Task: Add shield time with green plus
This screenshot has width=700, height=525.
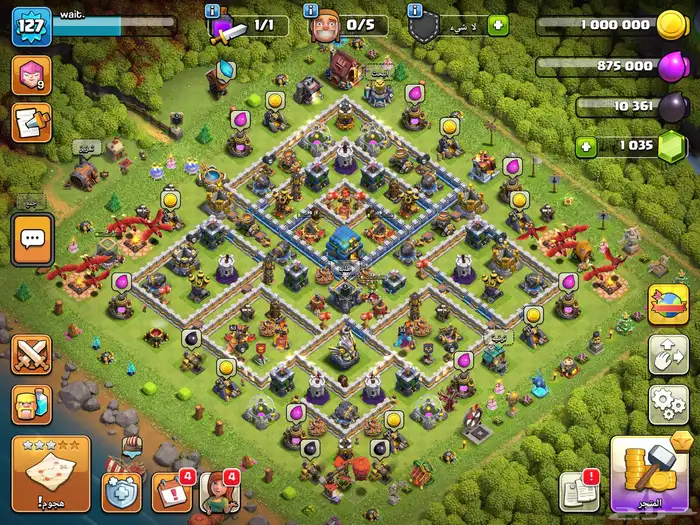Action: pos(497,26)
